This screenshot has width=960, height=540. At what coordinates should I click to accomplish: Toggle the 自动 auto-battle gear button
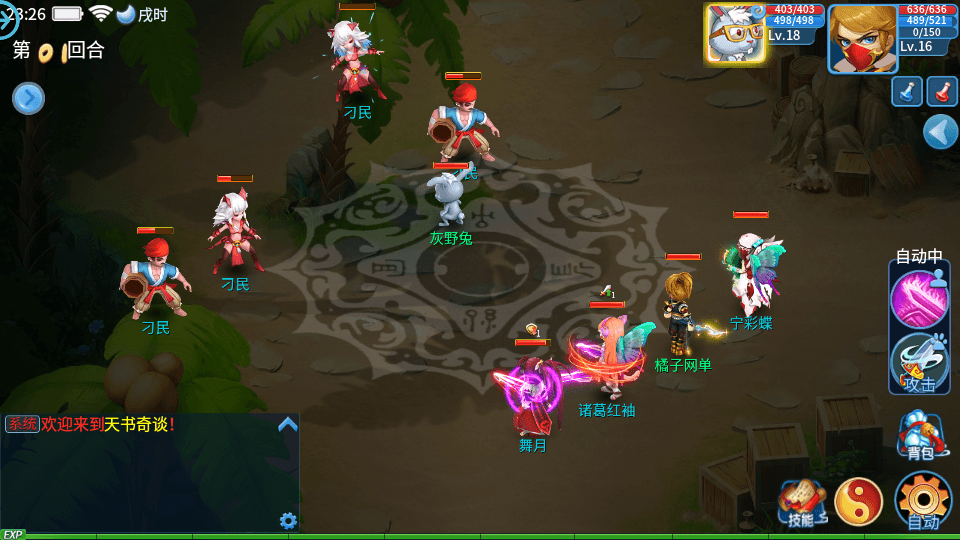[x=922, y=500]
